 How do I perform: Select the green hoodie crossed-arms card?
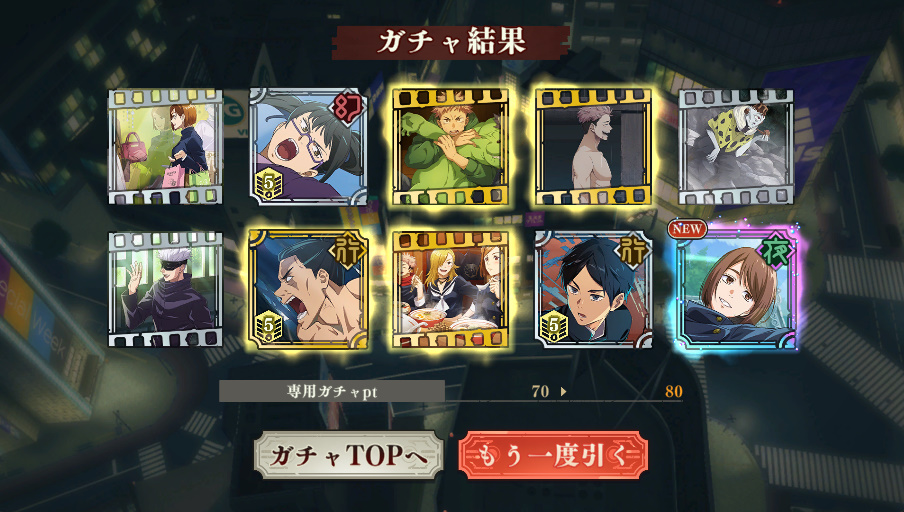(x=451, y=147)
